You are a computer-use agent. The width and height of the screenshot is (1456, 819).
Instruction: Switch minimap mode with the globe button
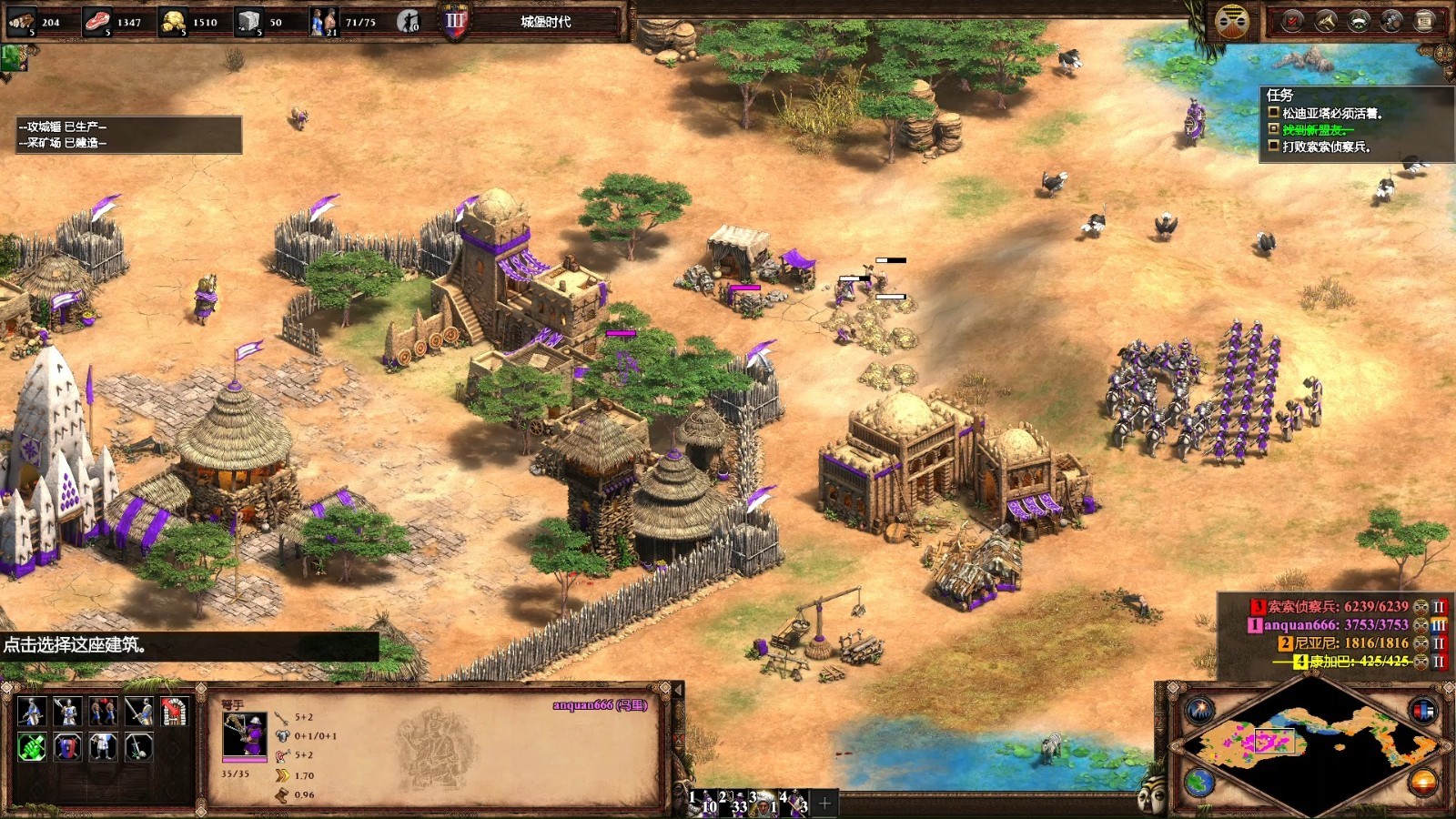(x=1198, y=782)
